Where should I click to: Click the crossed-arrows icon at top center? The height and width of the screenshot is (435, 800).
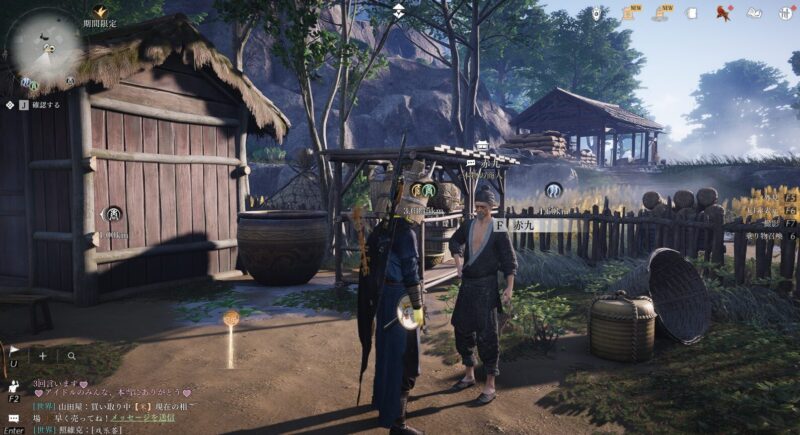(399, 12)
